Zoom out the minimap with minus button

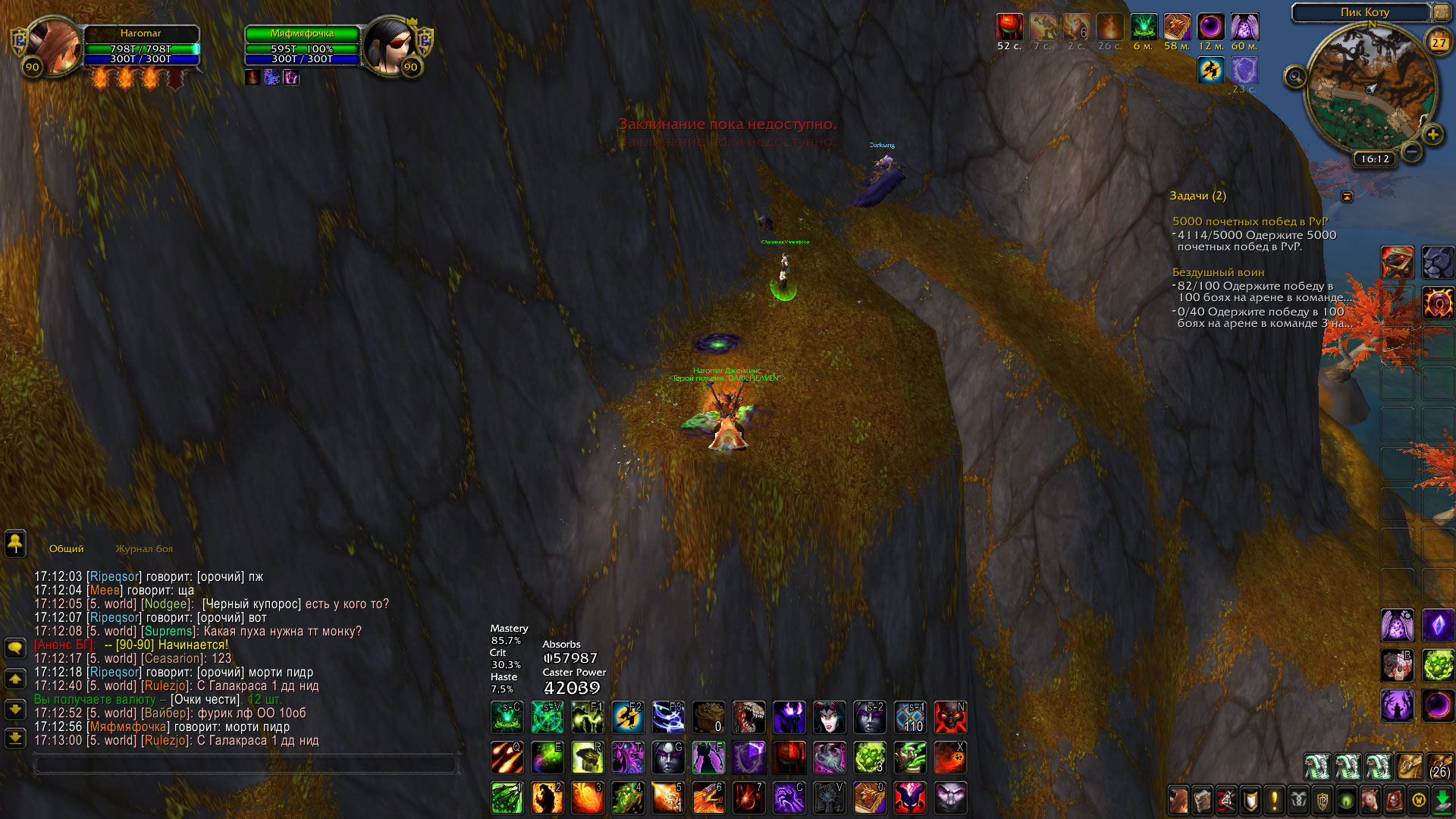pos(1411,152)
